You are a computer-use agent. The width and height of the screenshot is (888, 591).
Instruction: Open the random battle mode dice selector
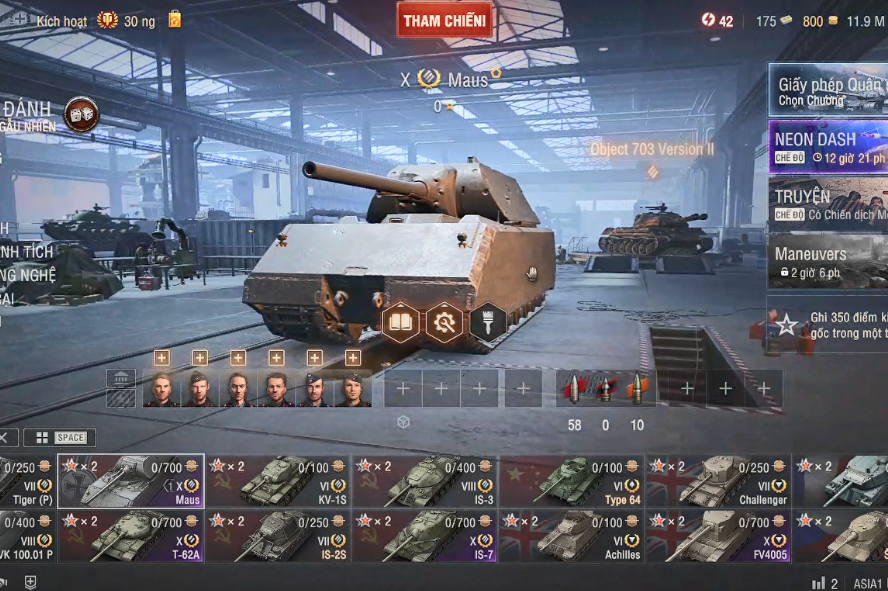[81, 114]
